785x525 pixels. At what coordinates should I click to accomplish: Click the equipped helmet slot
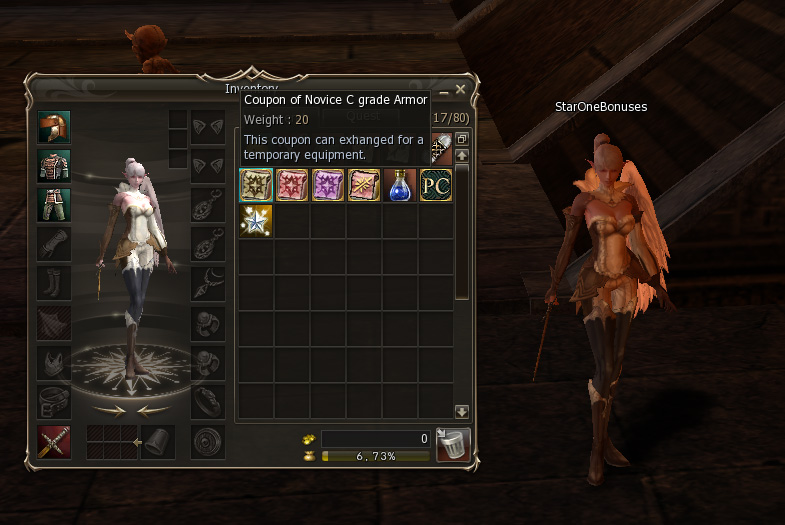(53, 128)
